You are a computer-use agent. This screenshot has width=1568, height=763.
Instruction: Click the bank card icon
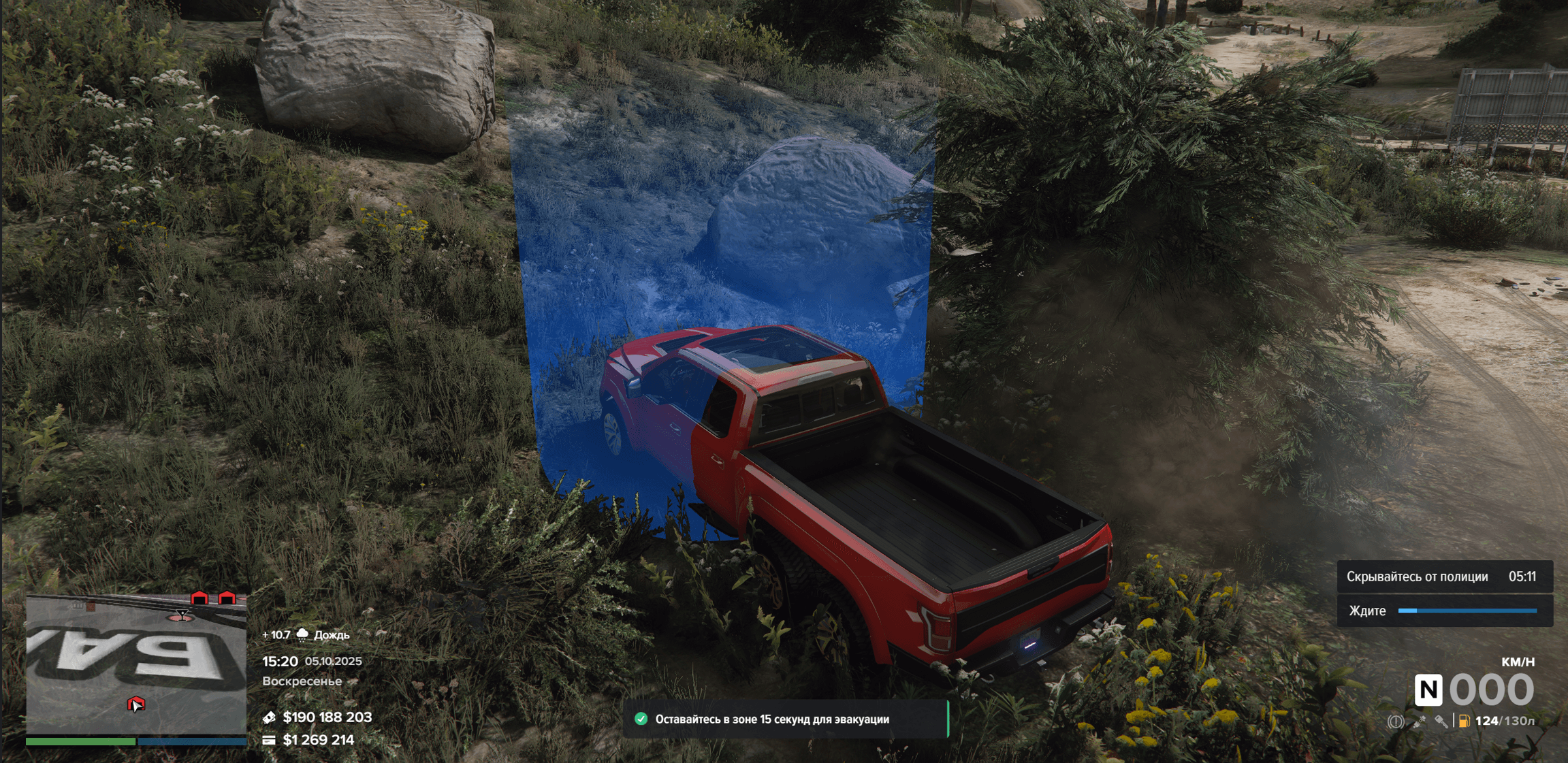click(x=269, y=740)
